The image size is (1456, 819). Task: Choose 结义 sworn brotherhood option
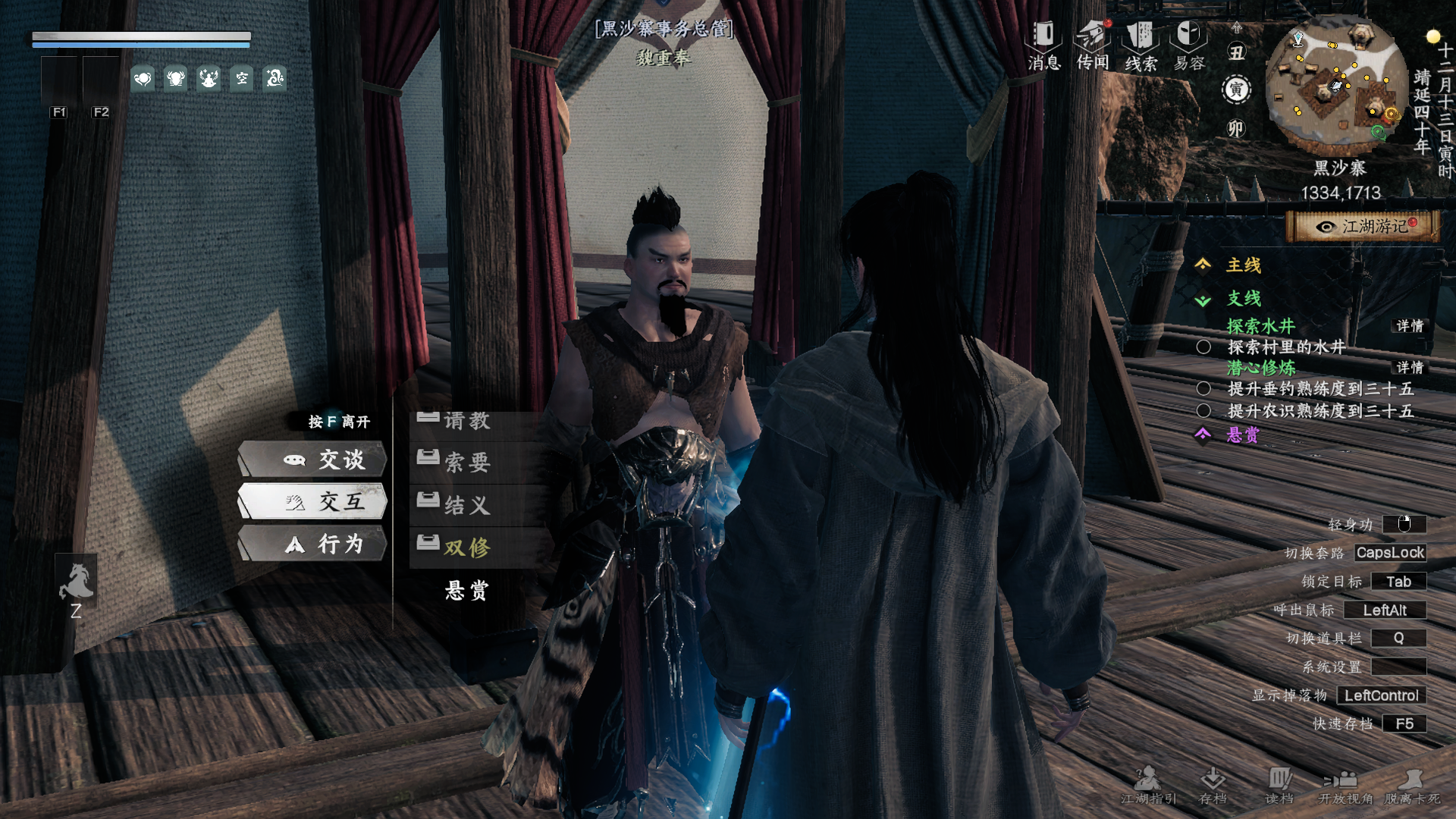pyautogui.click(x=467, y=504)
